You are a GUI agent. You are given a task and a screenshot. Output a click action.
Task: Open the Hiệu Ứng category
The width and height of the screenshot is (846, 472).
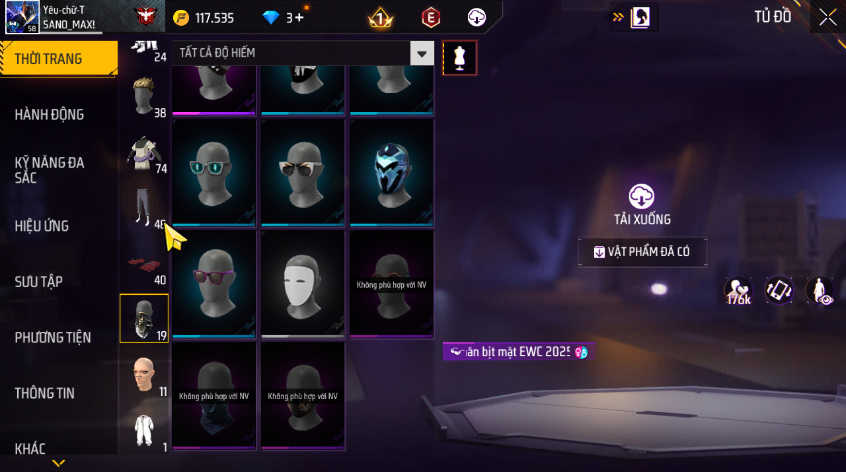coord(42,226)
